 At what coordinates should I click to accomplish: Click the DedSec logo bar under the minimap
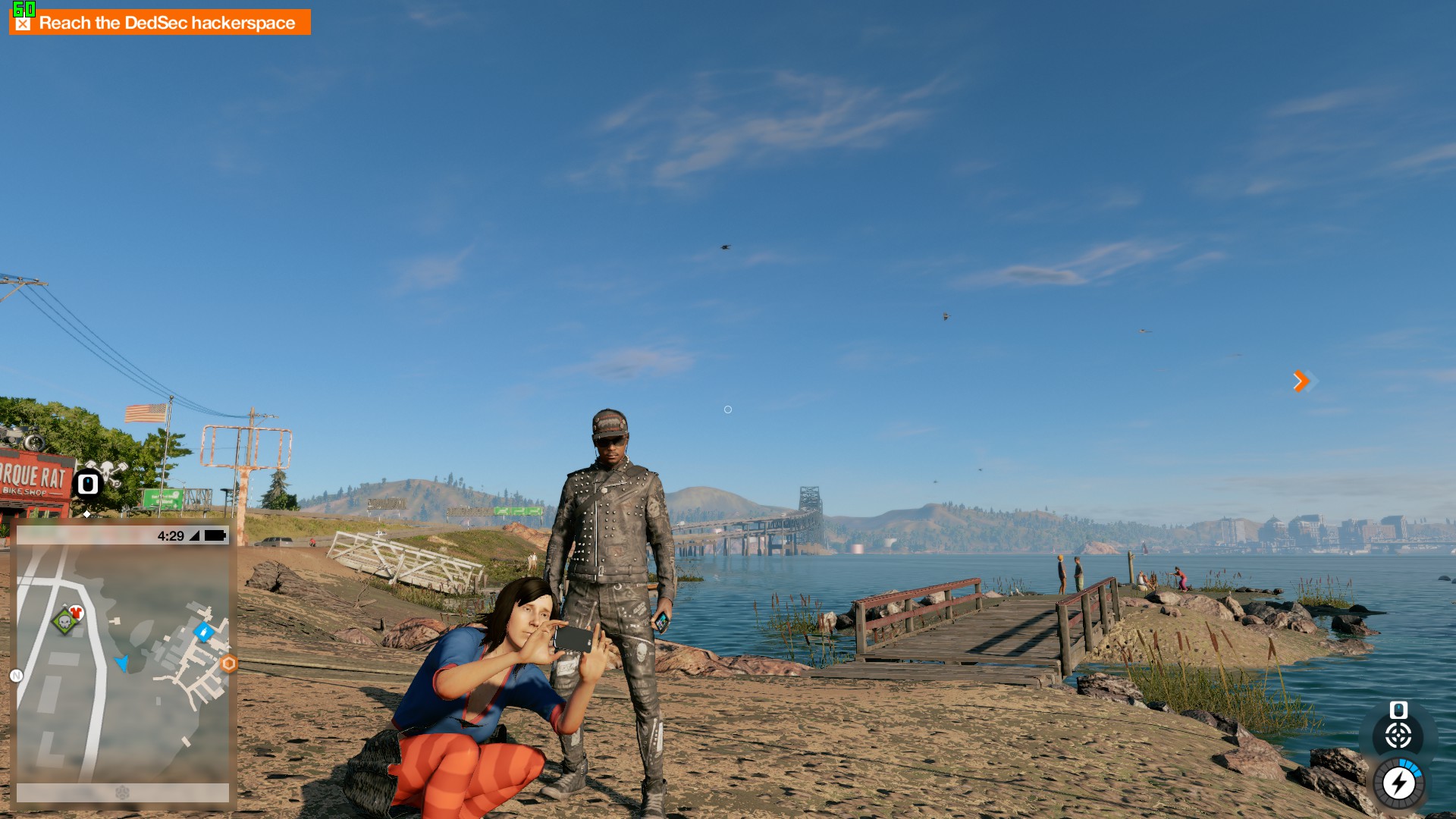click(x=122, y=792)
